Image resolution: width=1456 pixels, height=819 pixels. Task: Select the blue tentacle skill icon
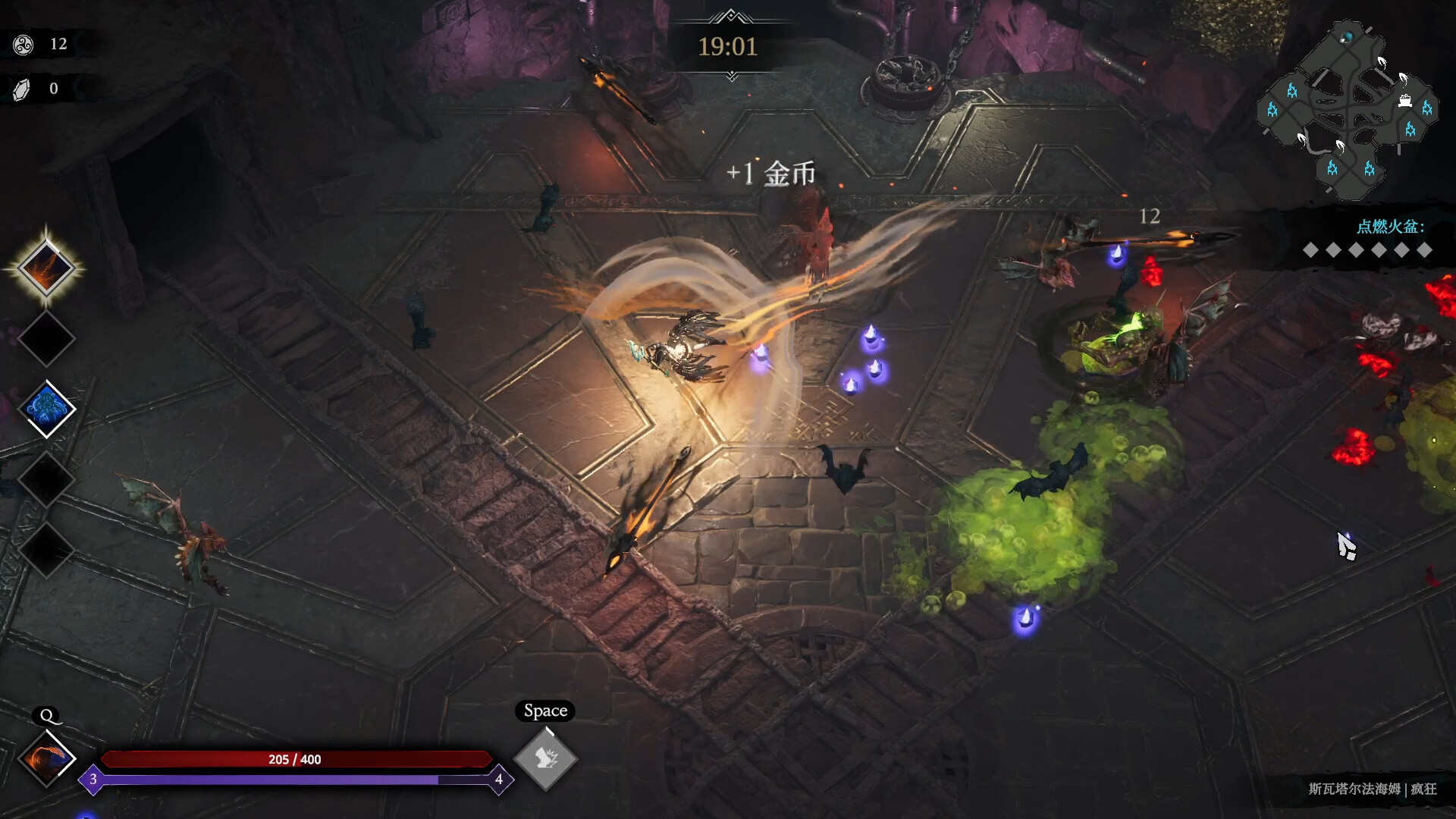[47, 409]
